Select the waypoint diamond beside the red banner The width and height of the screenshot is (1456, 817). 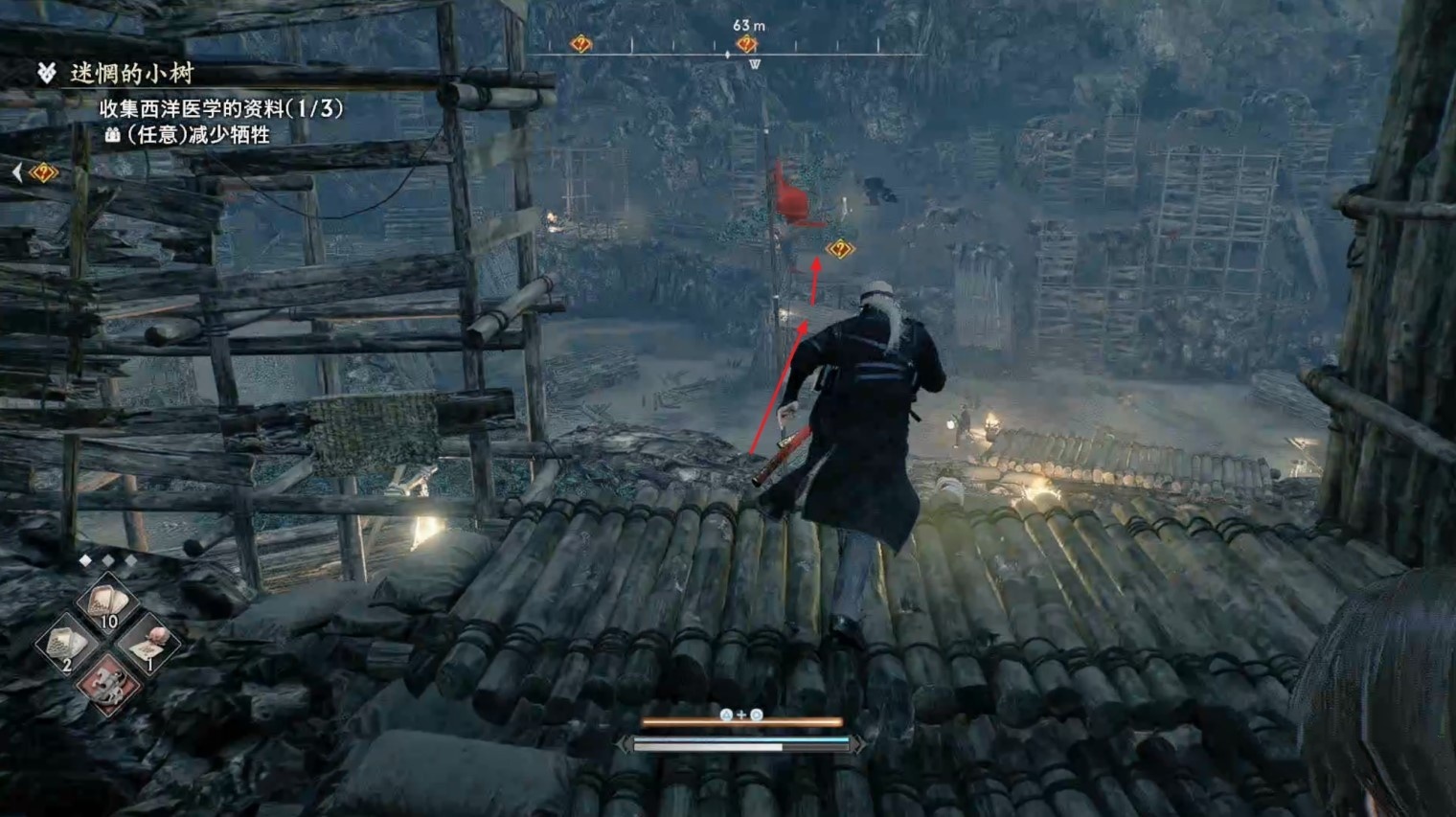point(840,249)
